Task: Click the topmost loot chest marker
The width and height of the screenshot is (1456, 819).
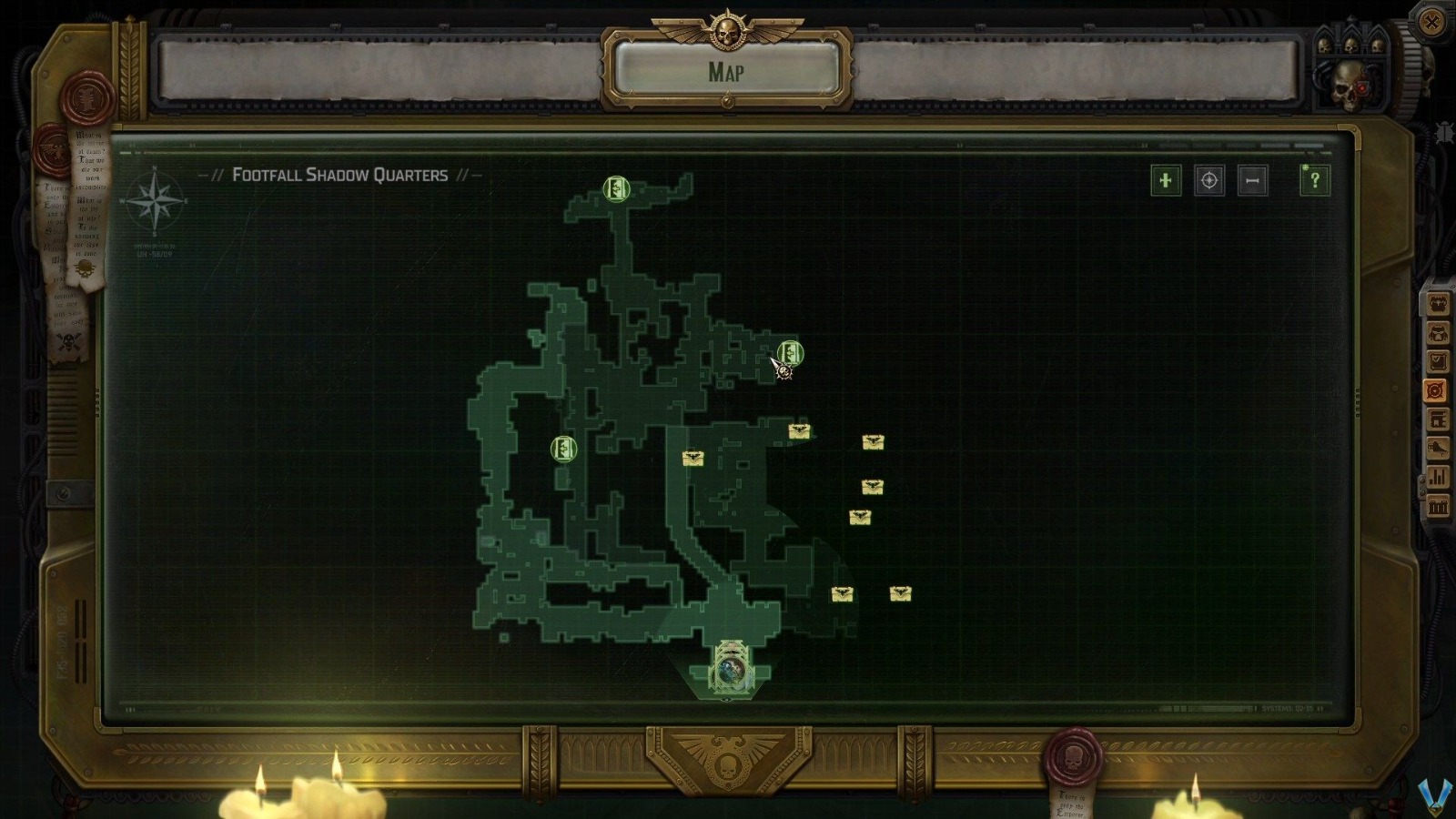Action: (798, 432)
